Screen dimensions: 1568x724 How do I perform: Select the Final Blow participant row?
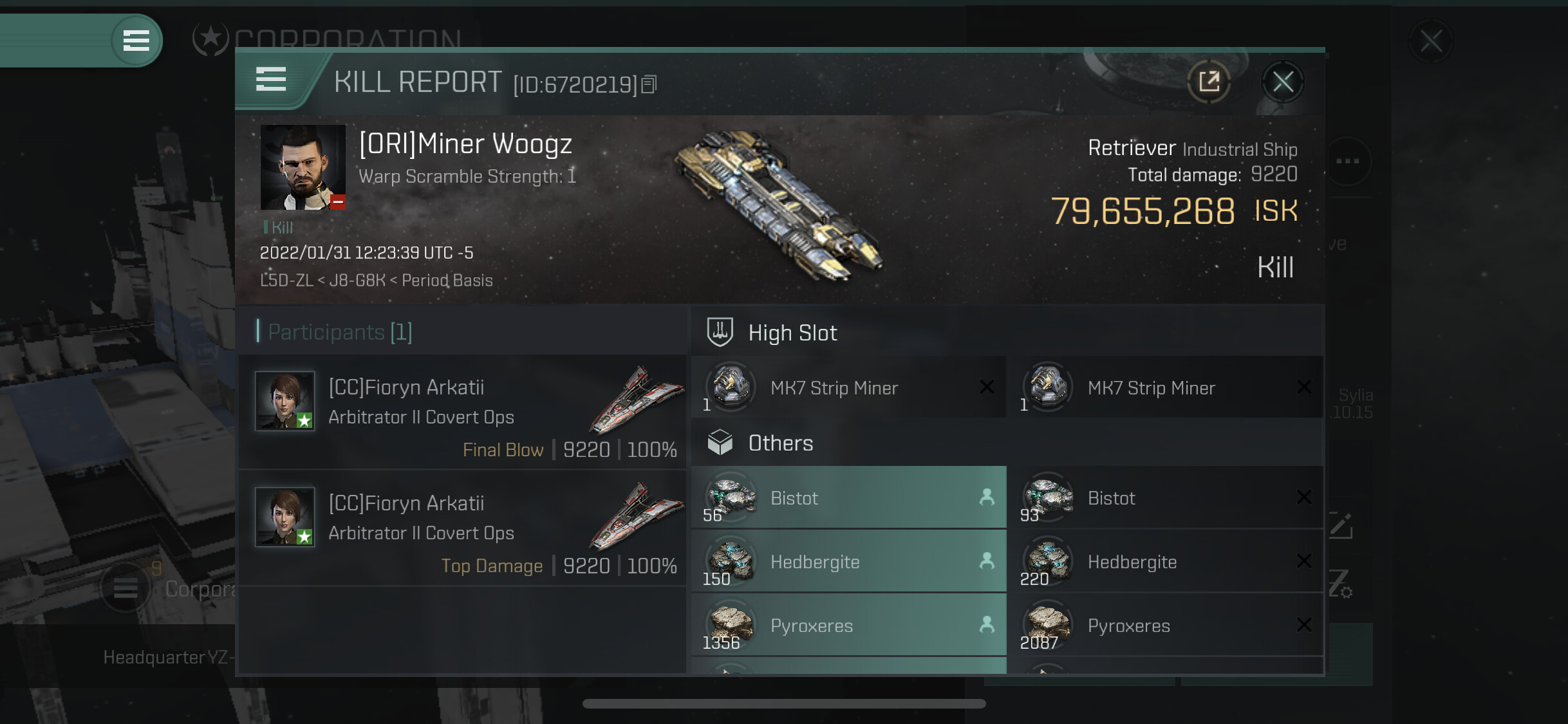coord(462,413)
